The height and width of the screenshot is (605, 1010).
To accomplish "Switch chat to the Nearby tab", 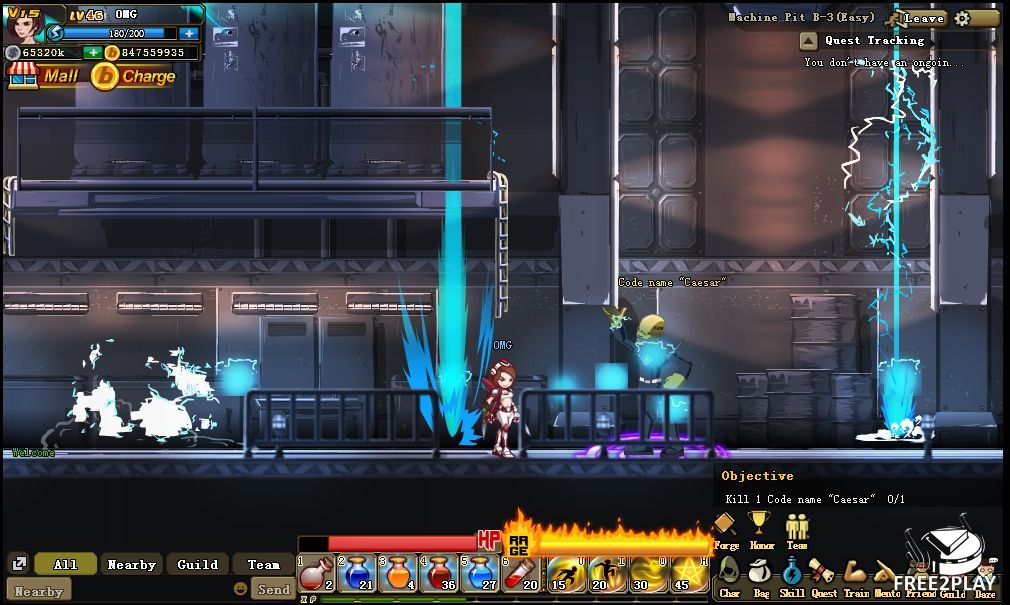I will tap(131, 564).
